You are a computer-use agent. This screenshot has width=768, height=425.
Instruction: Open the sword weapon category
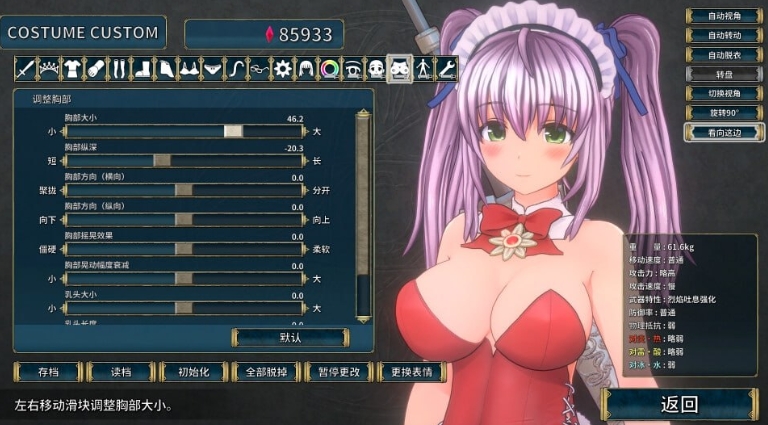[x=25, y=69]
